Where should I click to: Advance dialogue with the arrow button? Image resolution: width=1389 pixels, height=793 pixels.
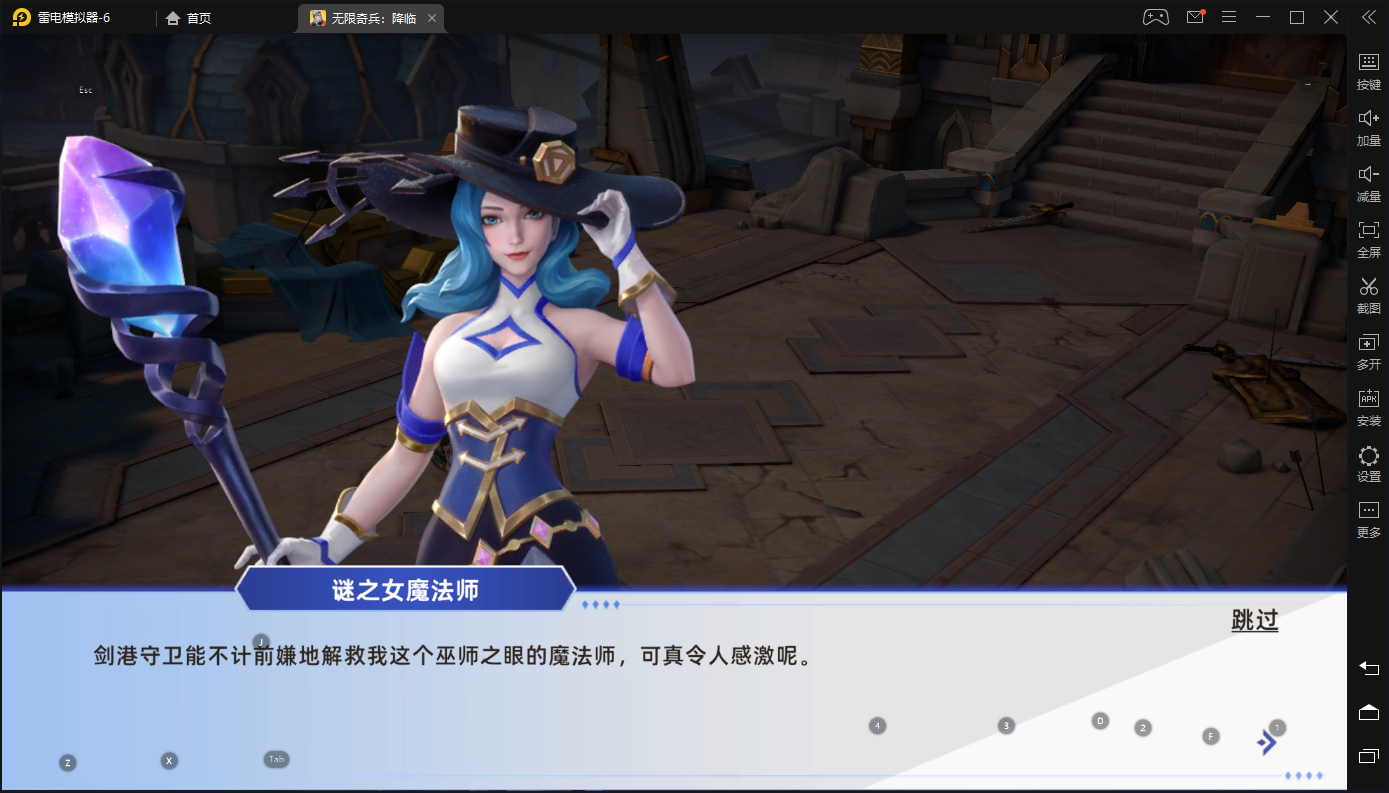(x=1268, y=742)
